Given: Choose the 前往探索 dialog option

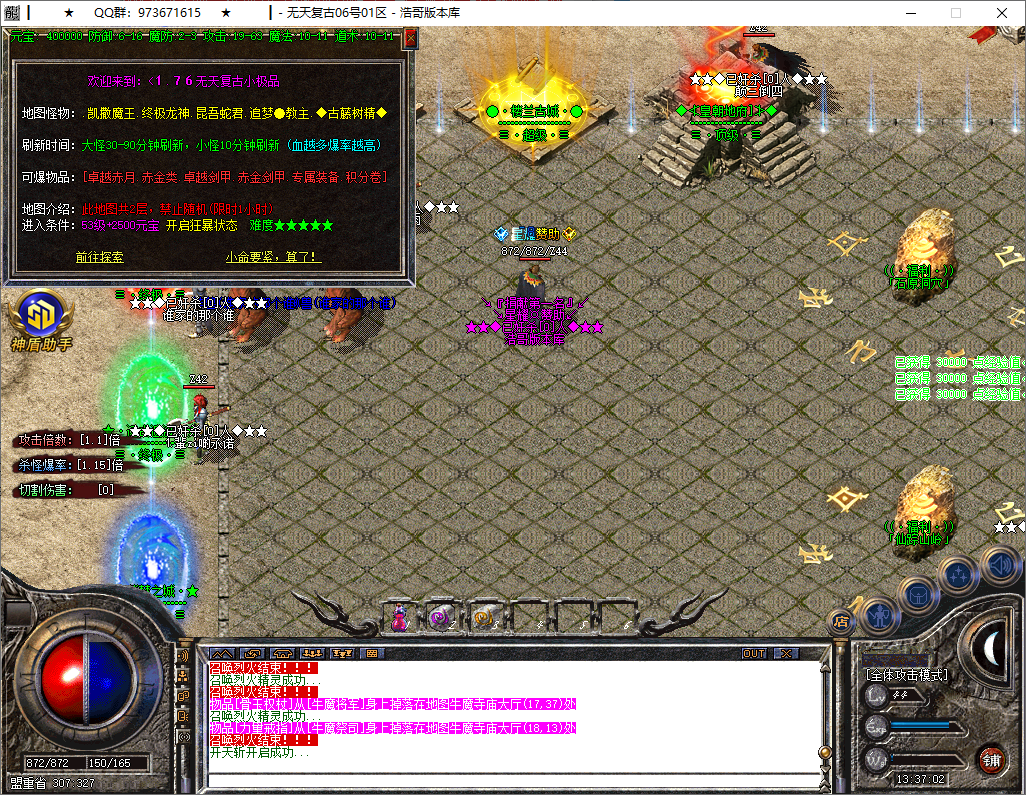Looking at the screenshot, I should click(x=100, y=257).
